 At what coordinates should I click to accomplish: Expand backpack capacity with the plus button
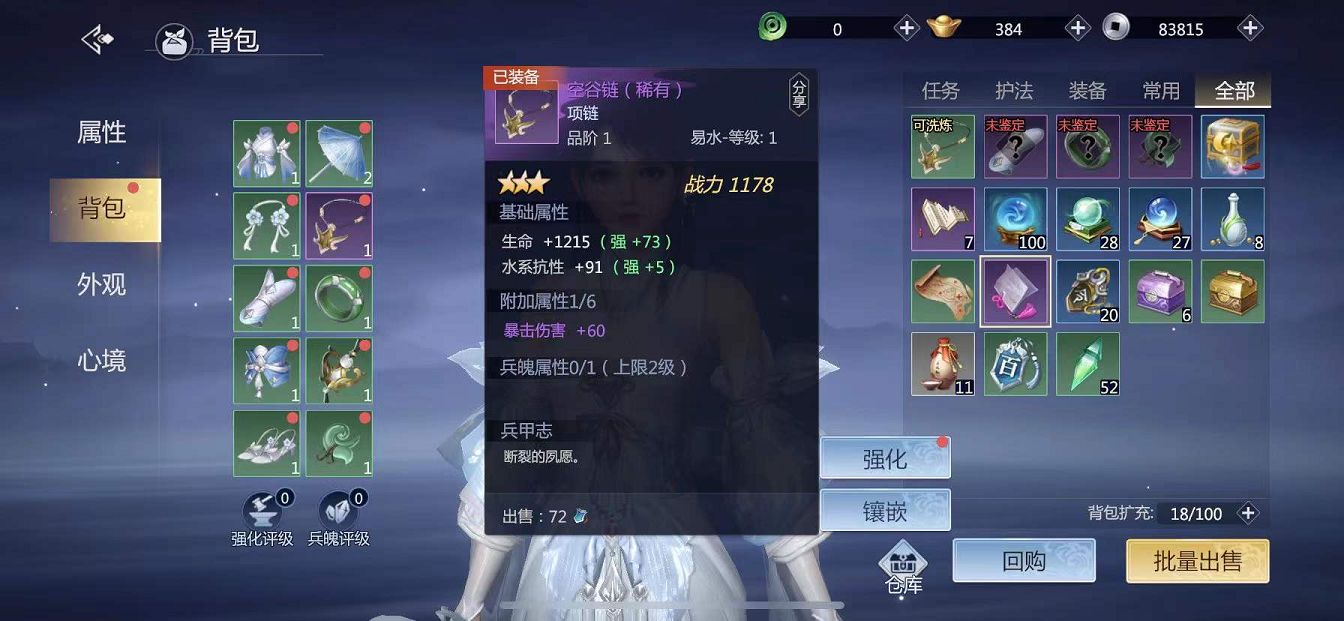pos(1248,513)
